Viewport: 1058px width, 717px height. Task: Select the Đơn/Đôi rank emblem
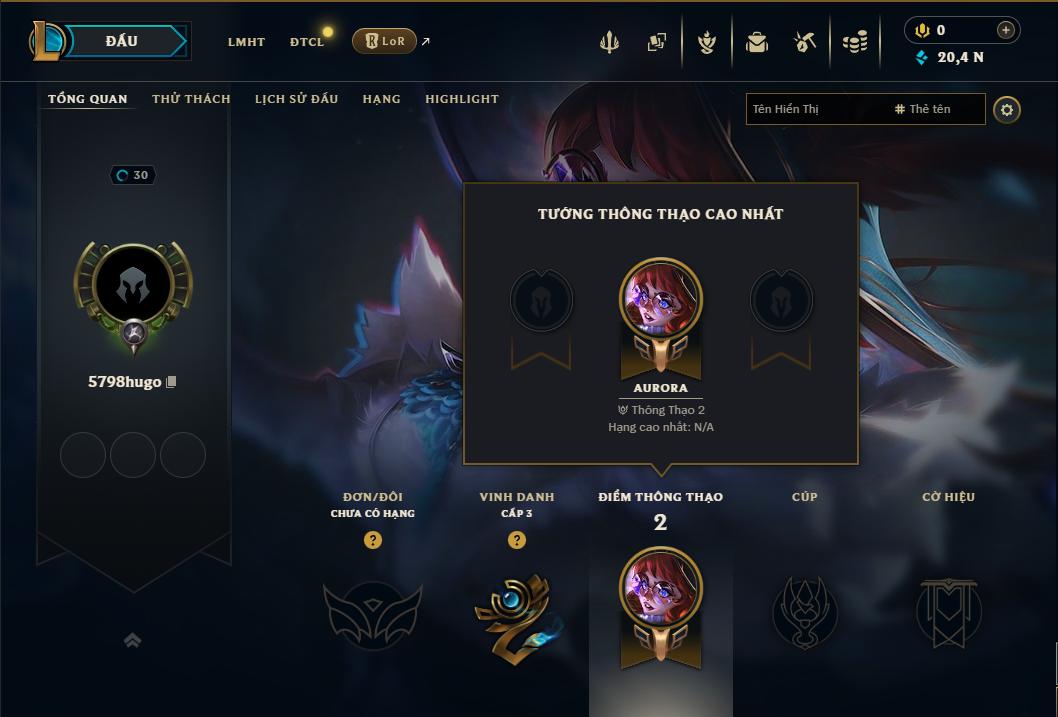click(372, 612)
